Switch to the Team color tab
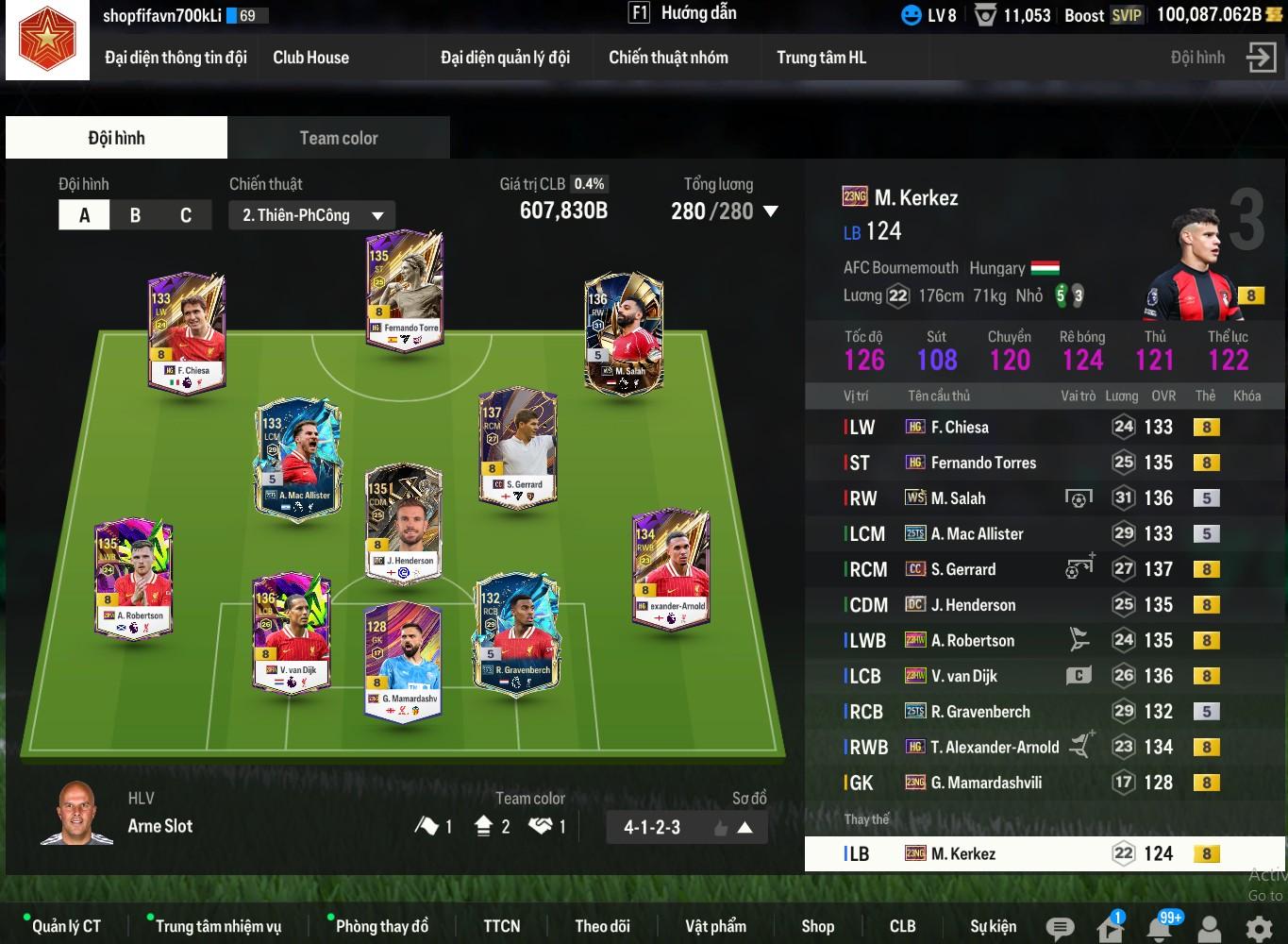Image resolution: width=1288 pixels, height=944 pixels. 338,138
